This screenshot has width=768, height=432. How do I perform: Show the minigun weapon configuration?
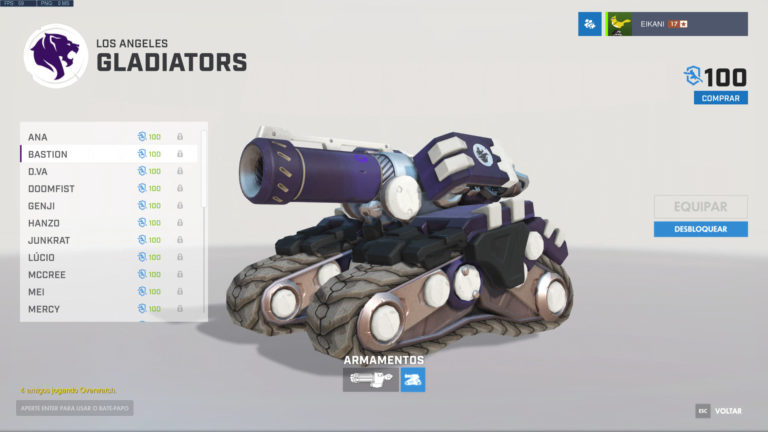[x=370, y=379]
